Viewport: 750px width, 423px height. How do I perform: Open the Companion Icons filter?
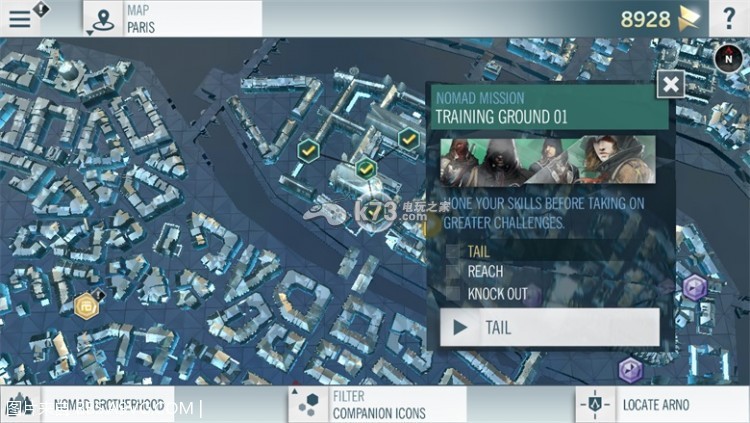(378, 405)
